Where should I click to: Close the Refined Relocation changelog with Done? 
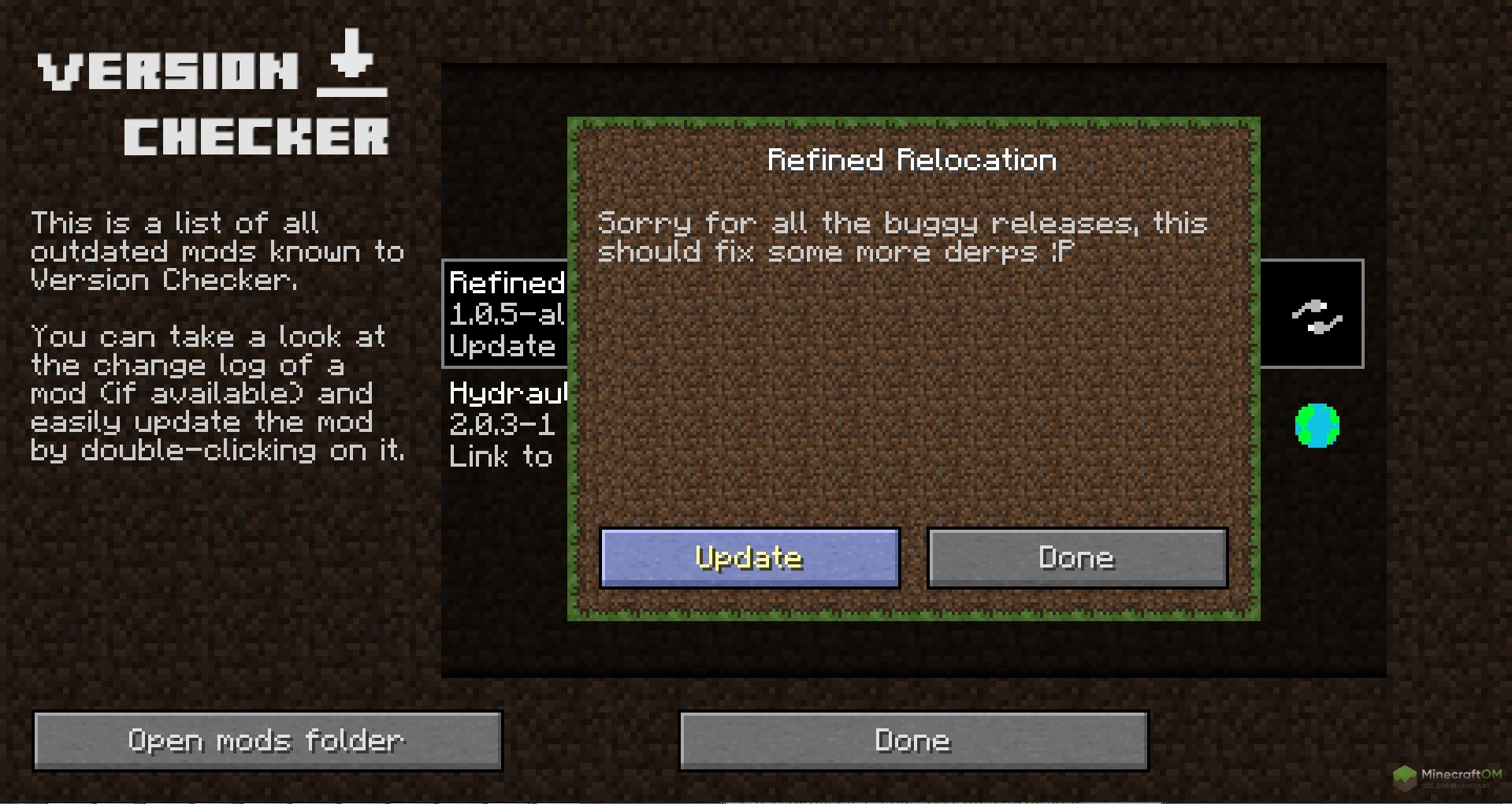tap(1077, 558)
